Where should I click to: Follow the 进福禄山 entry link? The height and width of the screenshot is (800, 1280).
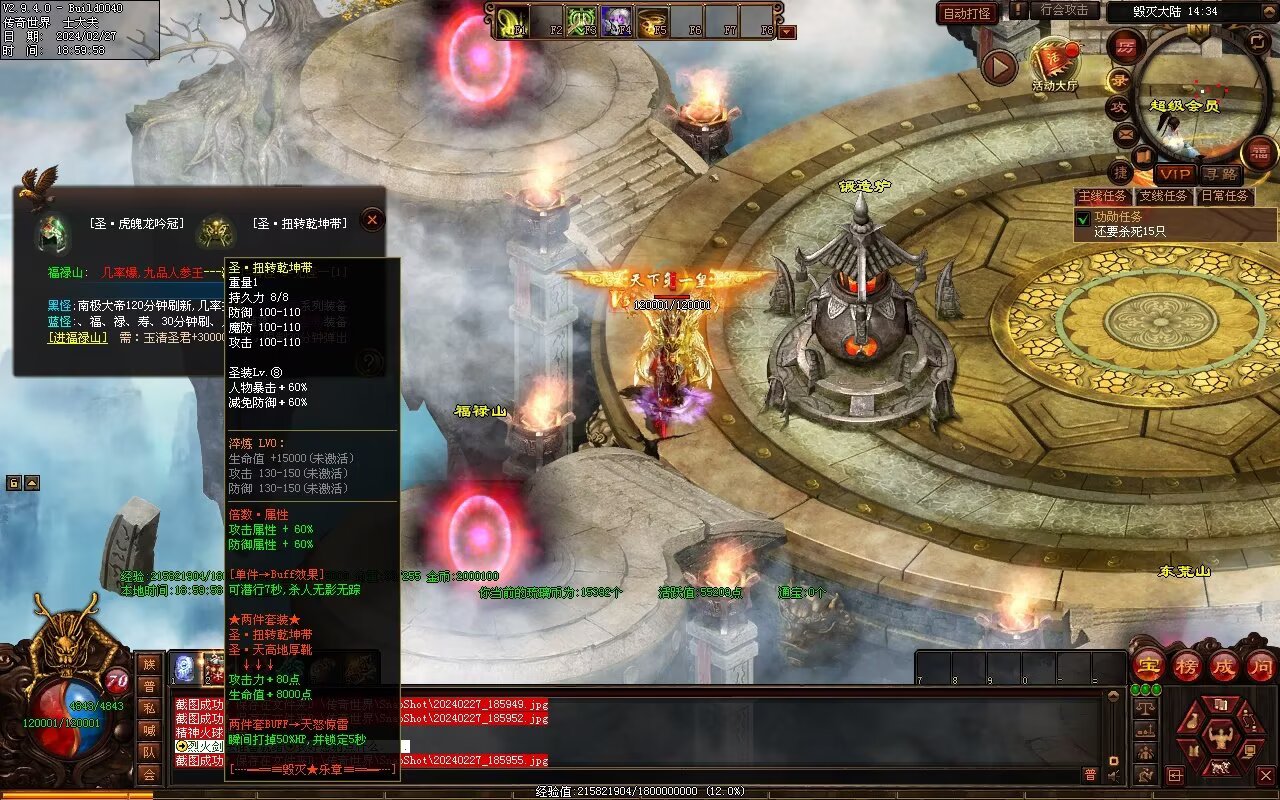click(x=78, y=338)
